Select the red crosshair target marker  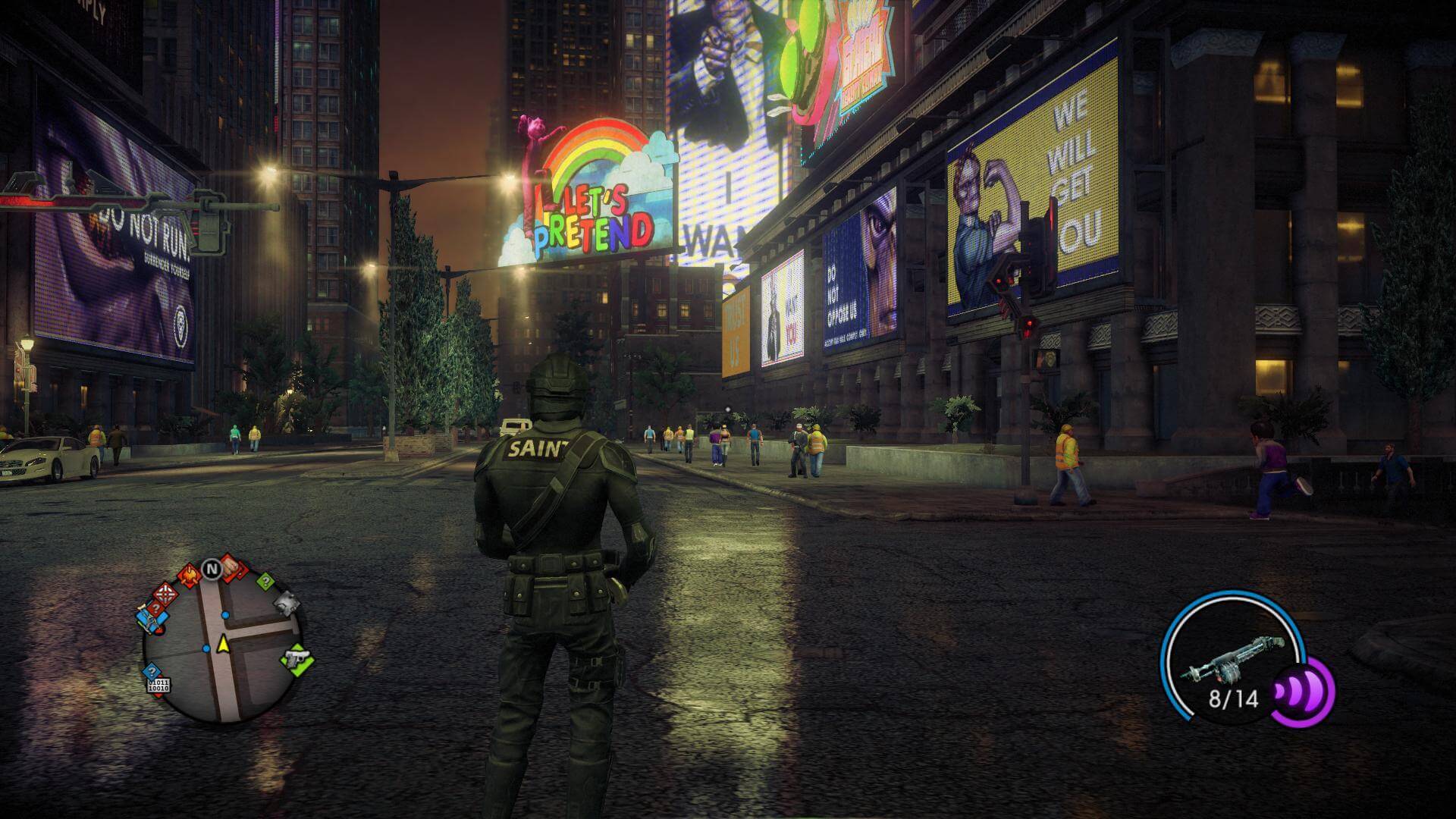(165, 593)
